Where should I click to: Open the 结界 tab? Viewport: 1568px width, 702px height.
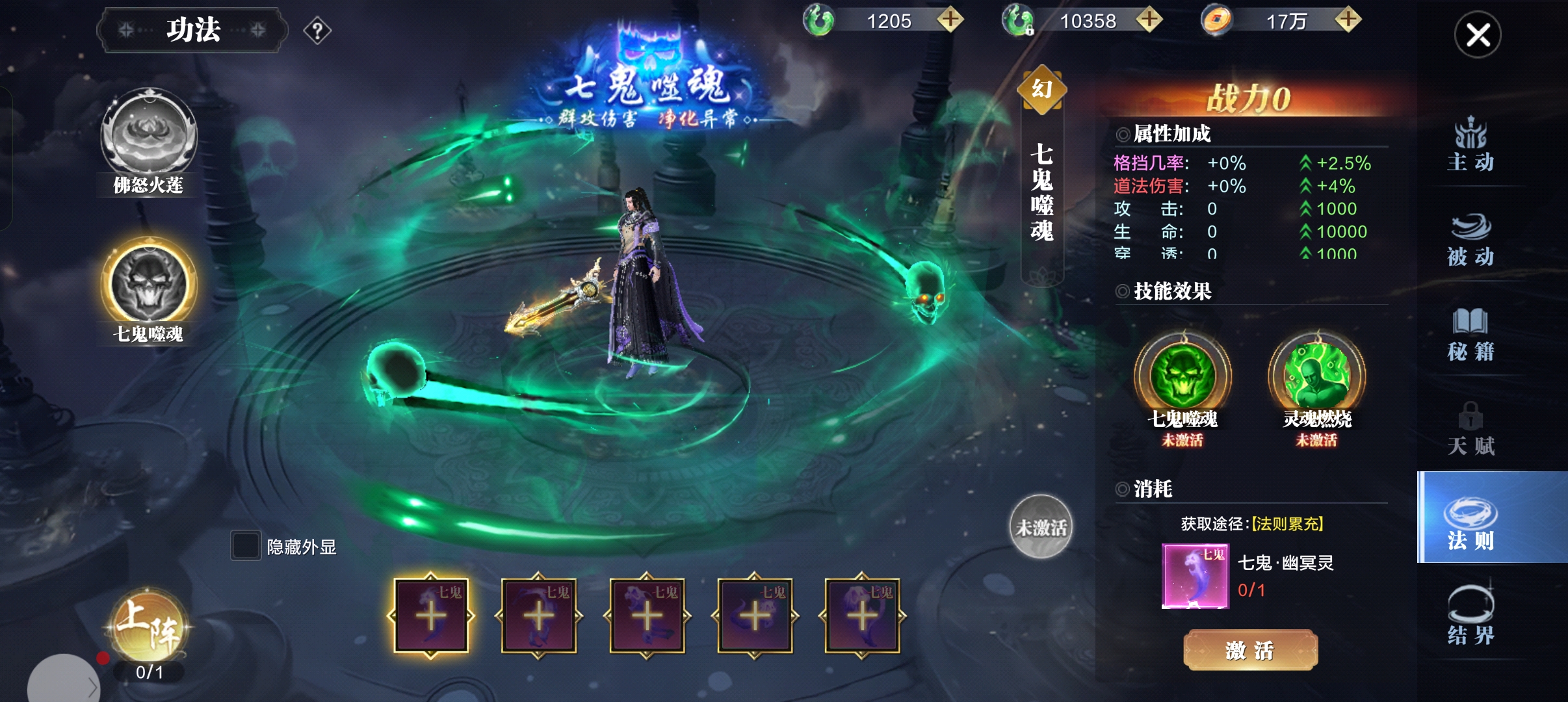(1470, 616)
